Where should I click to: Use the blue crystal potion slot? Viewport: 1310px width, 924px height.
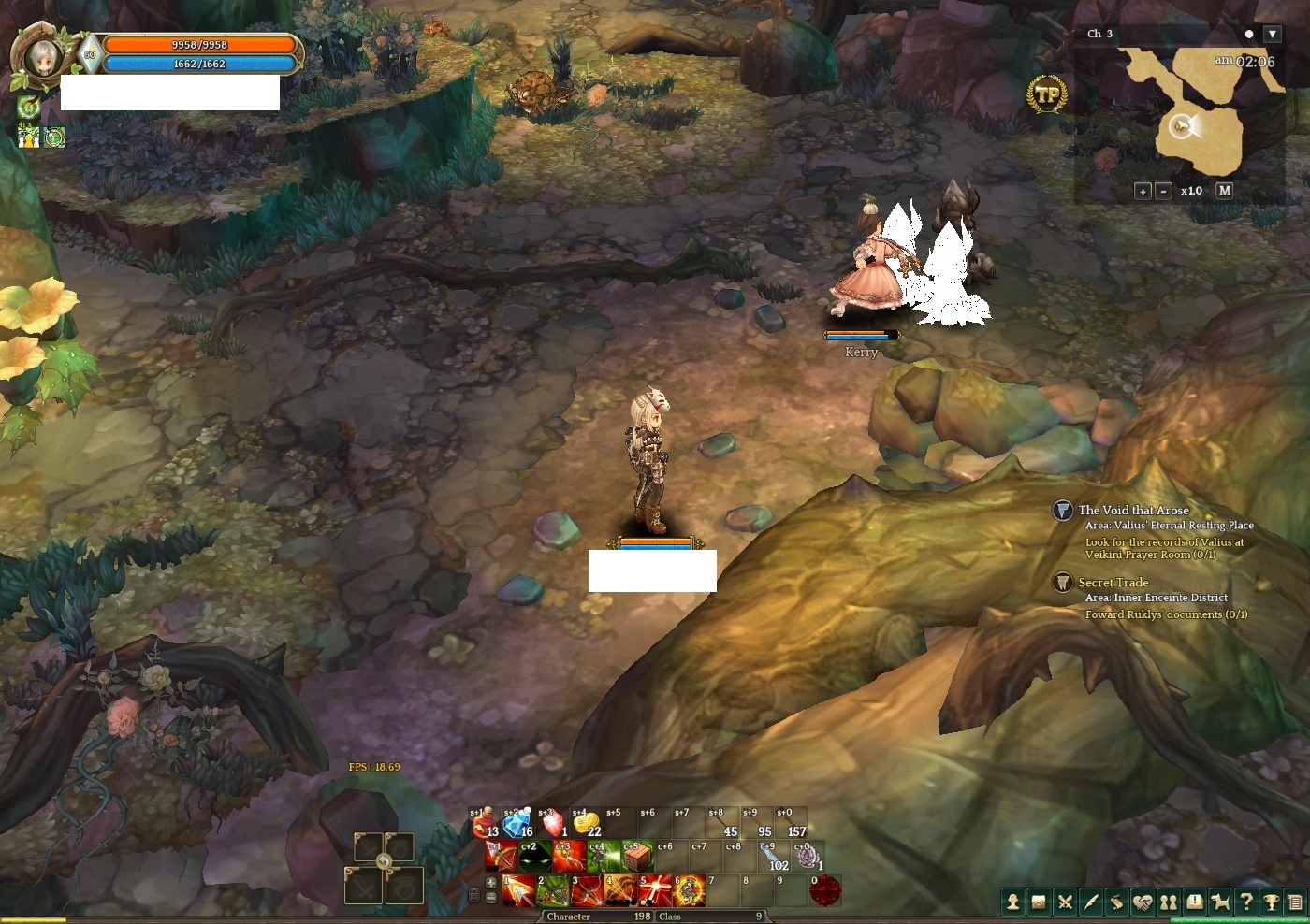click(x=517, y=824)
